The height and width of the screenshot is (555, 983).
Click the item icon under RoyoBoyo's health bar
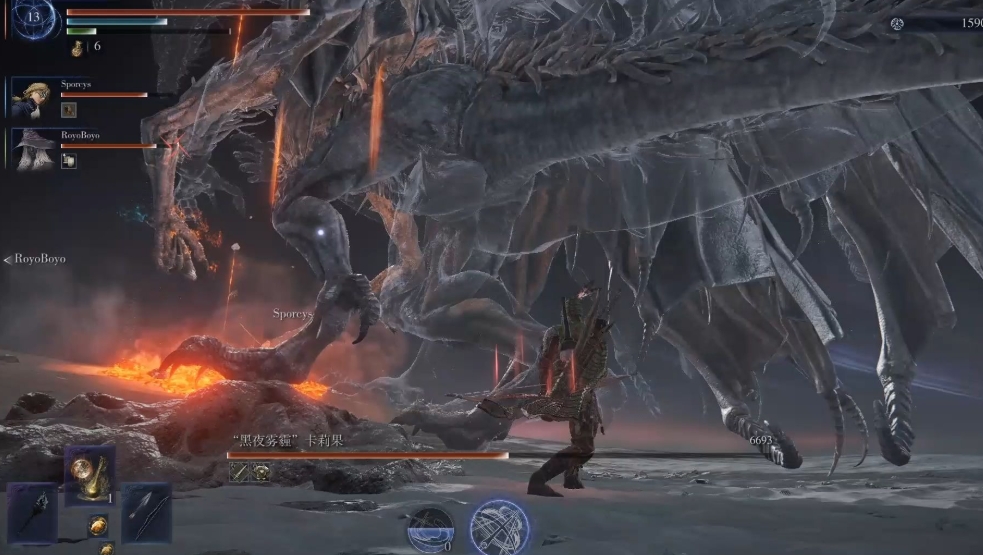68,160
